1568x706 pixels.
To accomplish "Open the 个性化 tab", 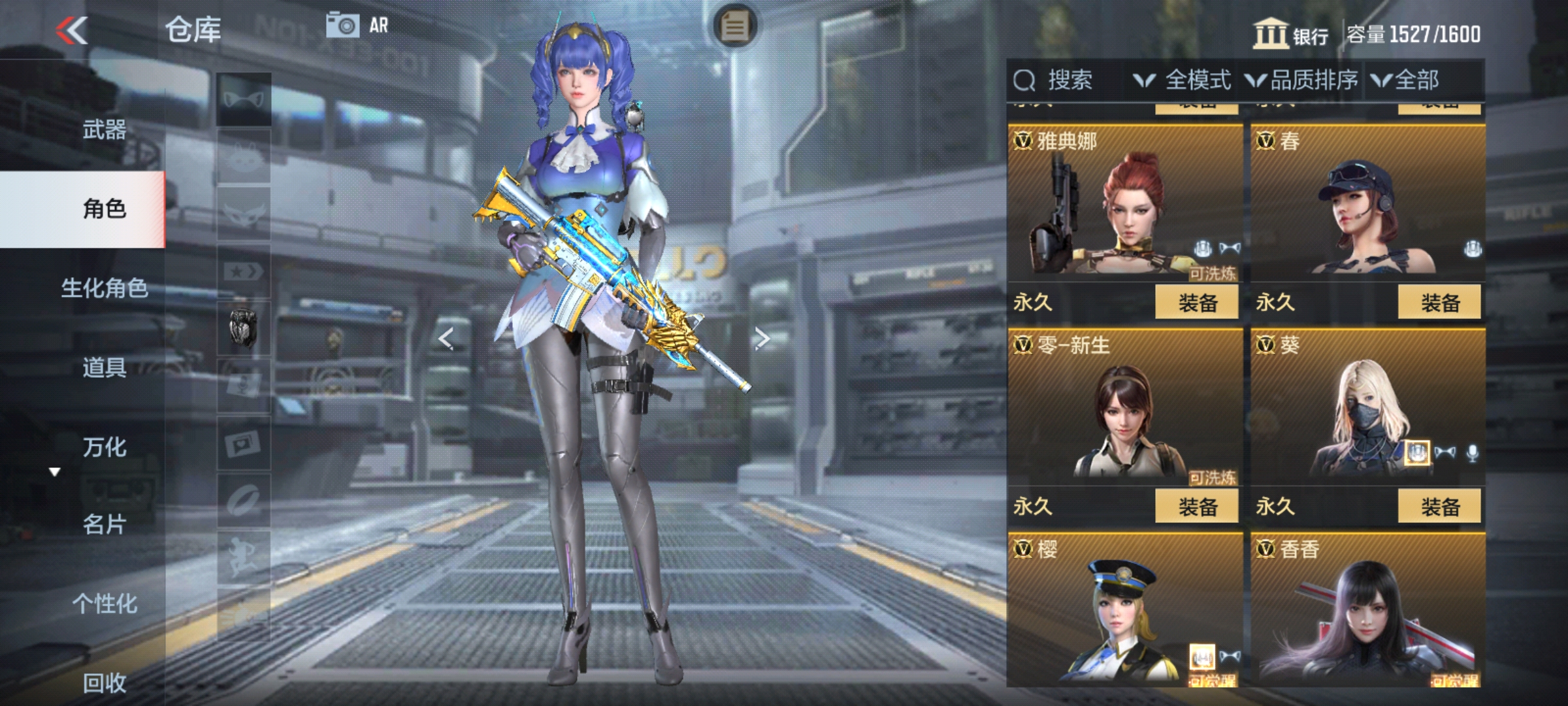I will (x=105, y=603).
